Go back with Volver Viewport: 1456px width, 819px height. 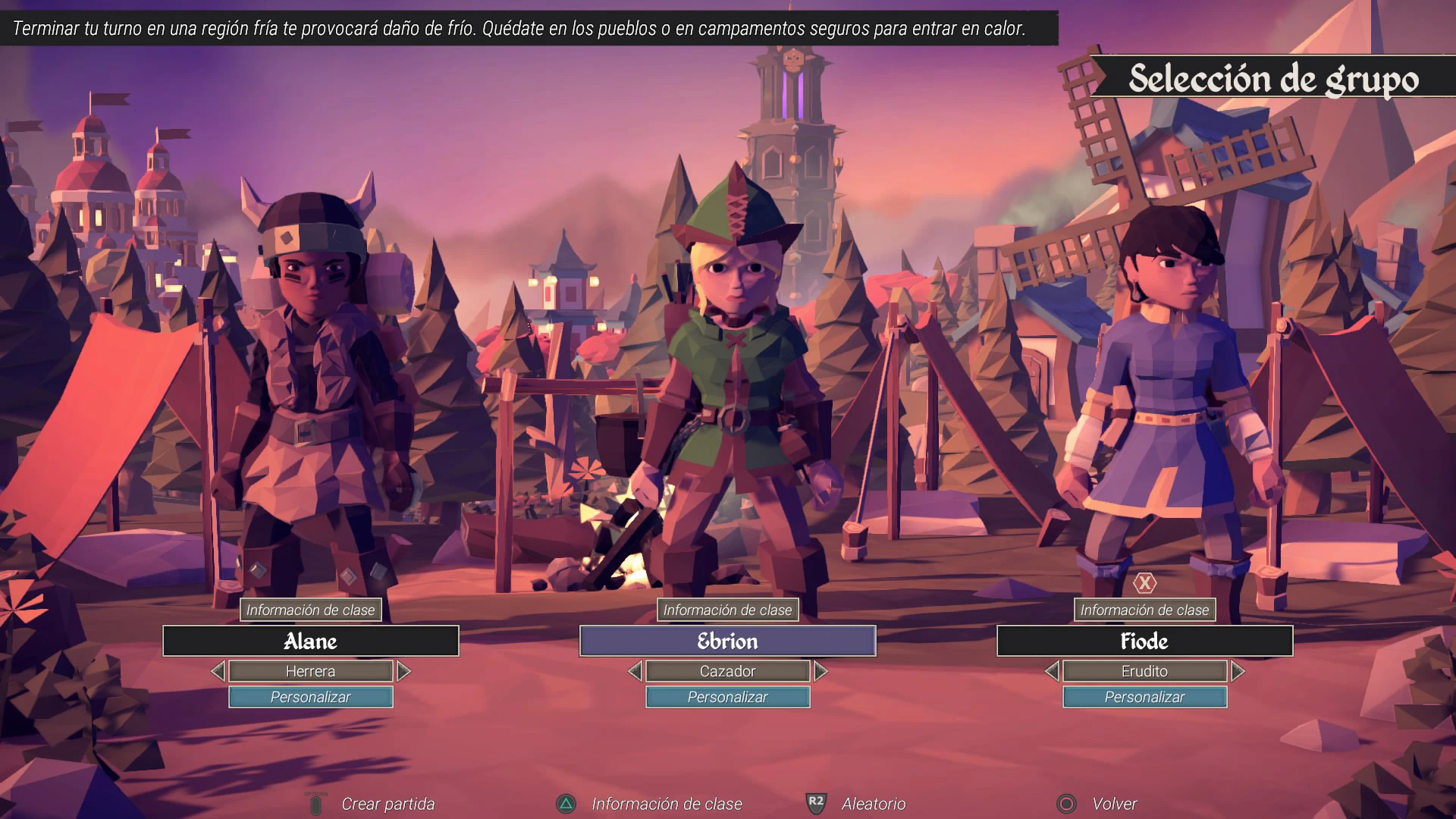click(1113, 804)
